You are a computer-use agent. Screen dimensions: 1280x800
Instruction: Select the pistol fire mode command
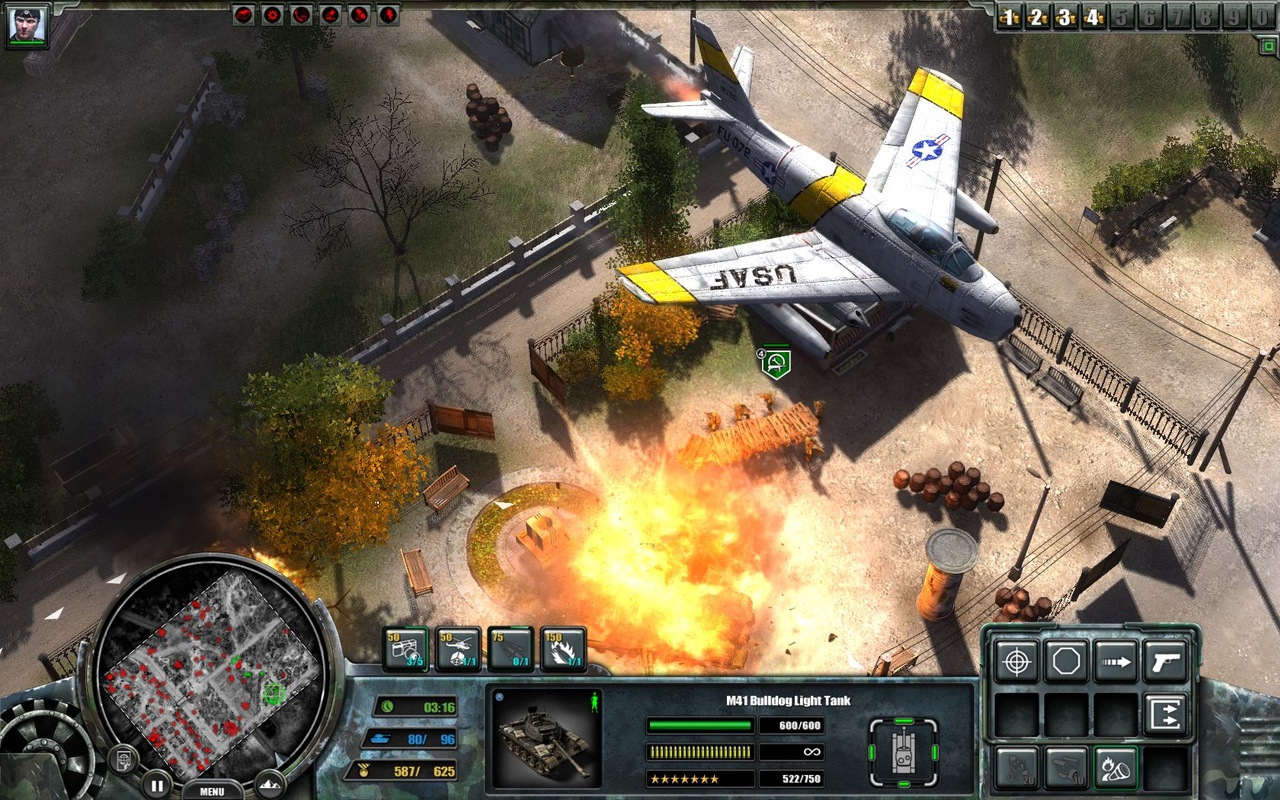pyautogui.click(x=1166, y=662)
